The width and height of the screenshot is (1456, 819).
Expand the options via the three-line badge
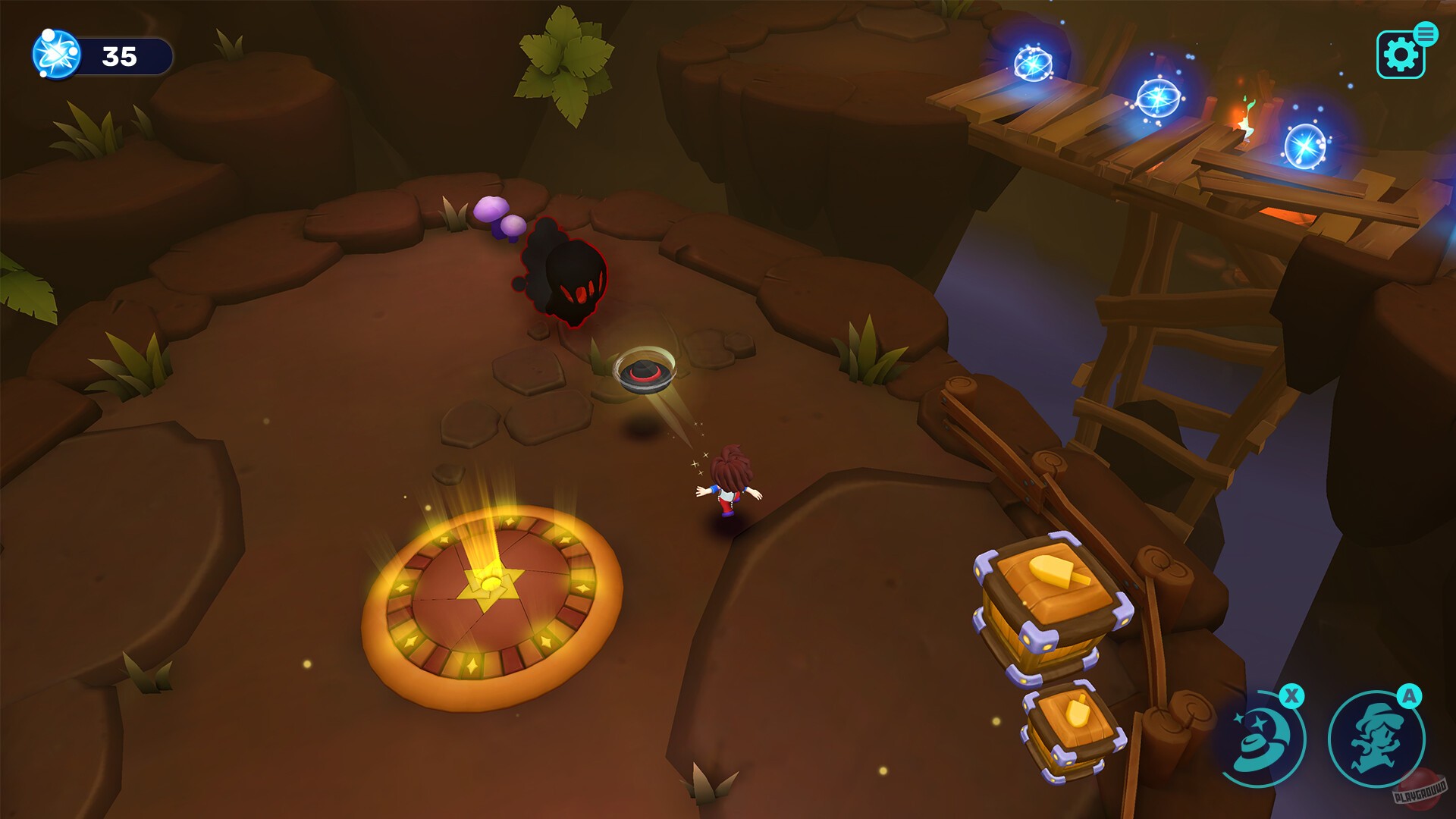coord(1426,33)
